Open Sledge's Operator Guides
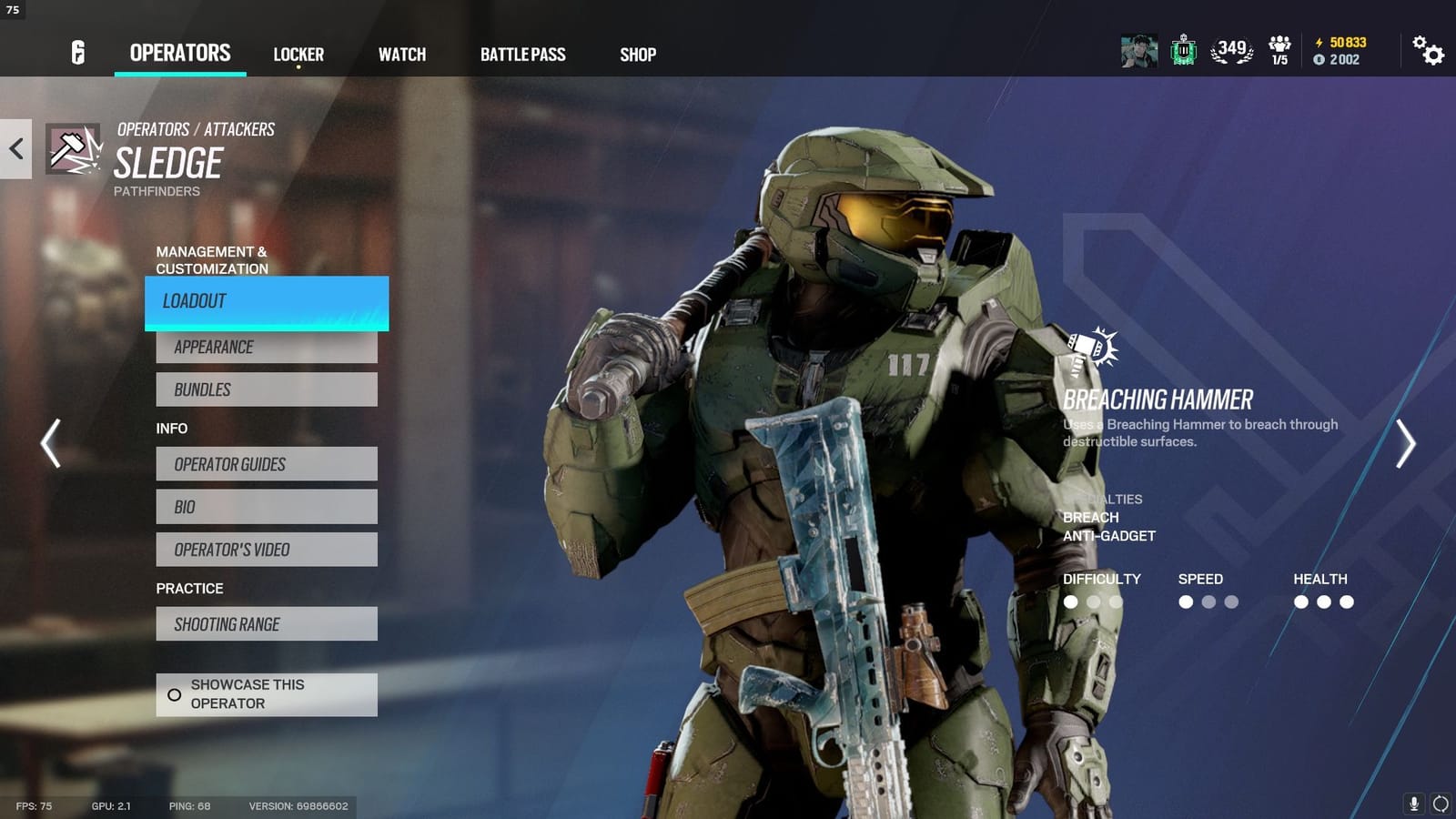This screenshot has width=1456, height=819. (x=266, y=464)
